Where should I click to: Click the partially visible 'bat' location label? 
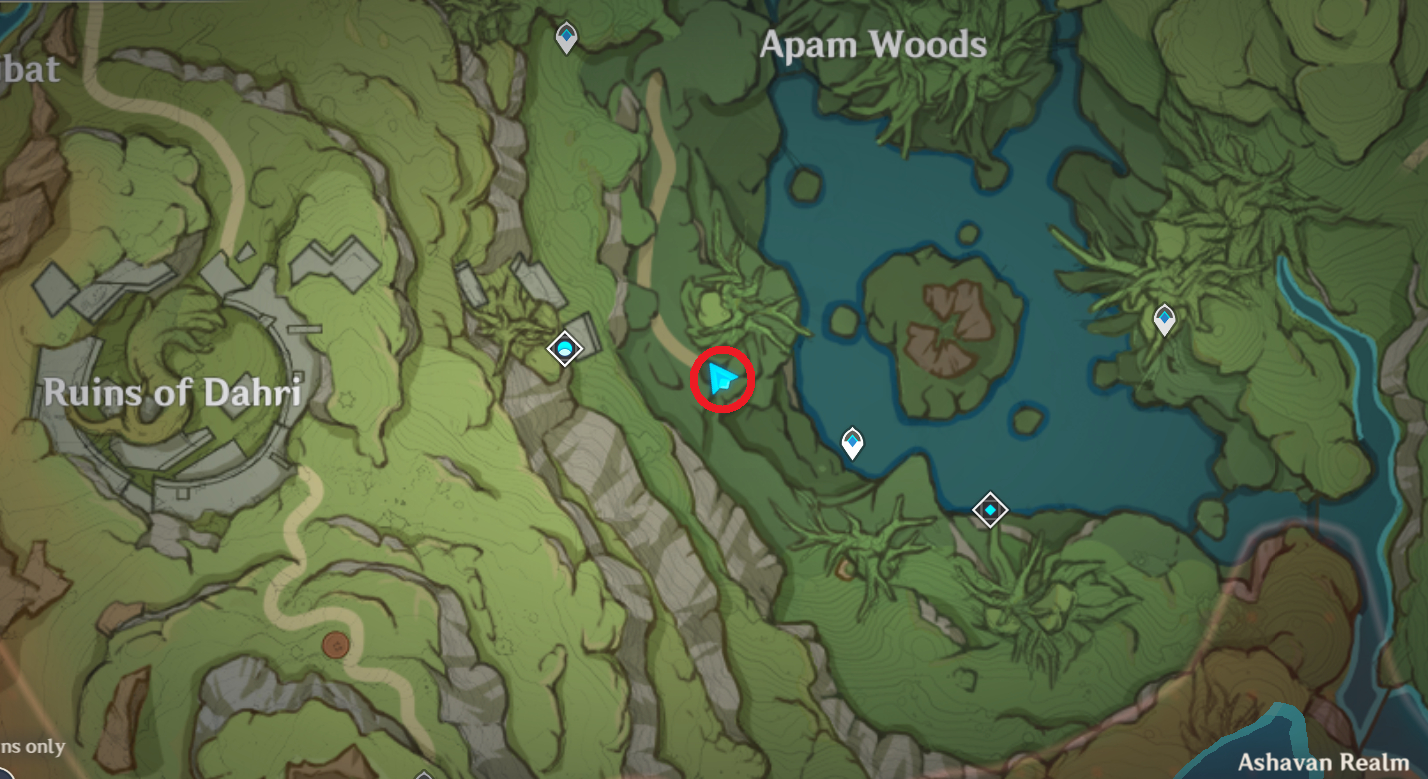30,70
